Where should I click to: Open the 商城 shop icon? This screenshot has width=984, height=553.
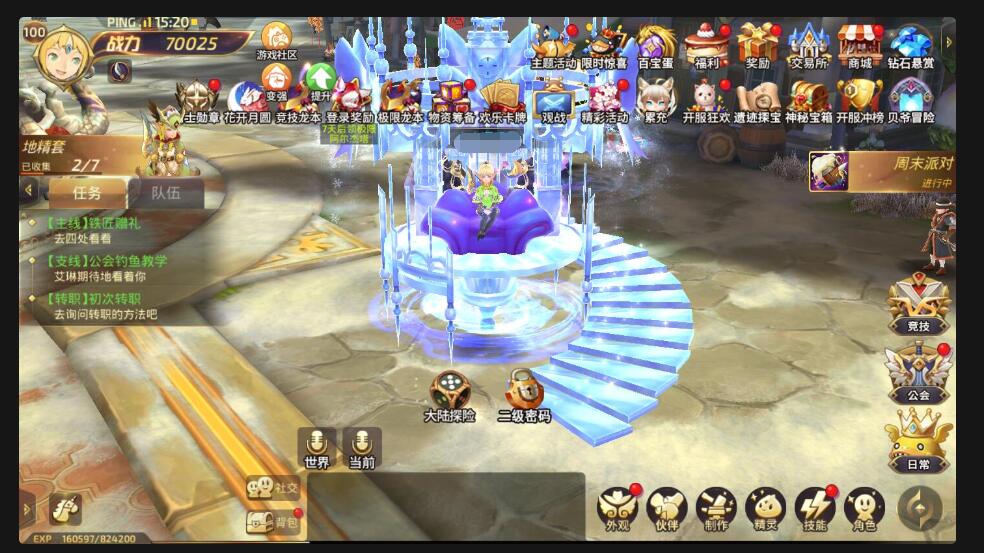click(860, 46)
